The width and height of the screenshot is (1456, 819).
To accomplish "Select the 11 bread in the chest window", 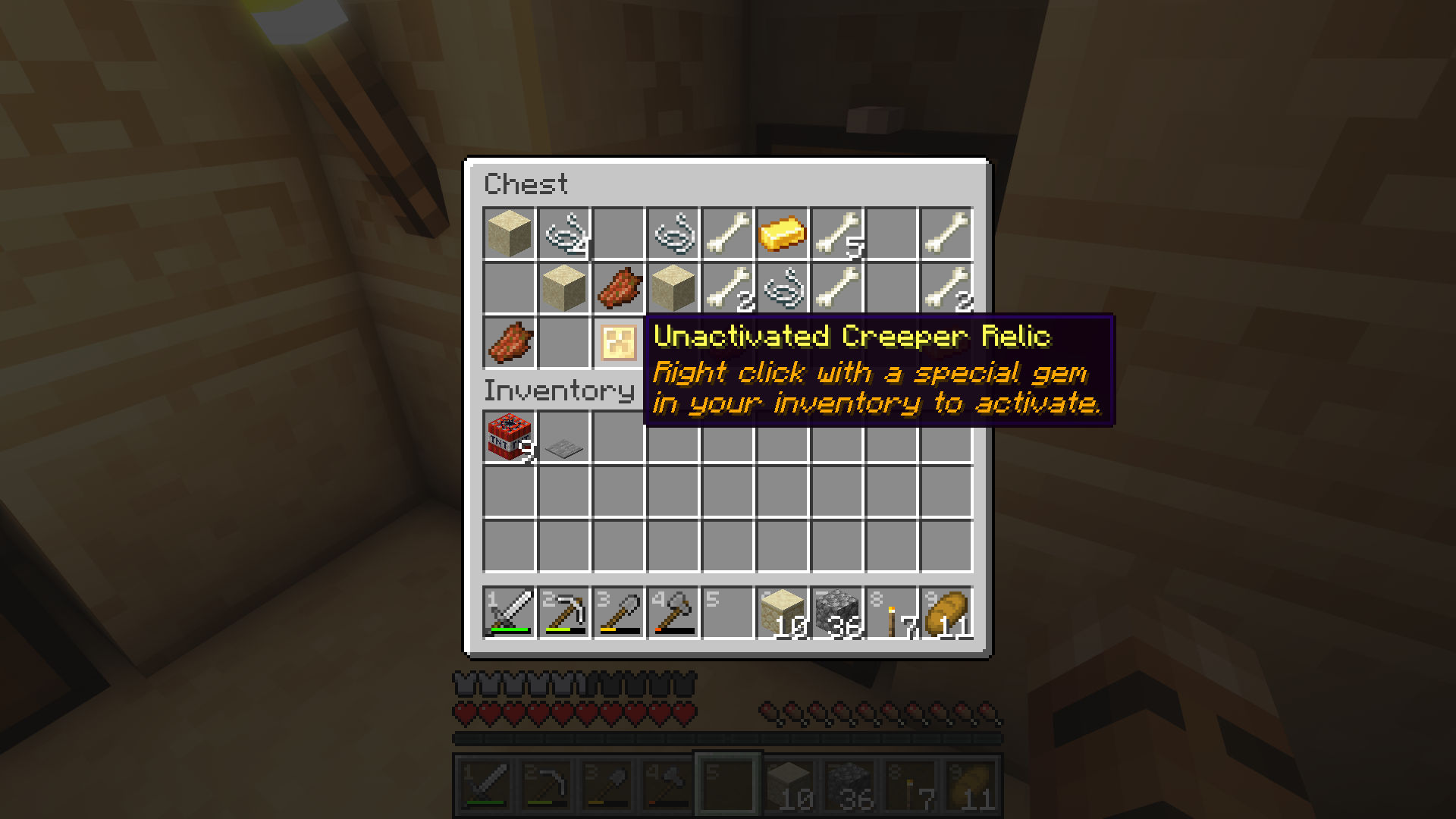I will [x=946, y=613].
